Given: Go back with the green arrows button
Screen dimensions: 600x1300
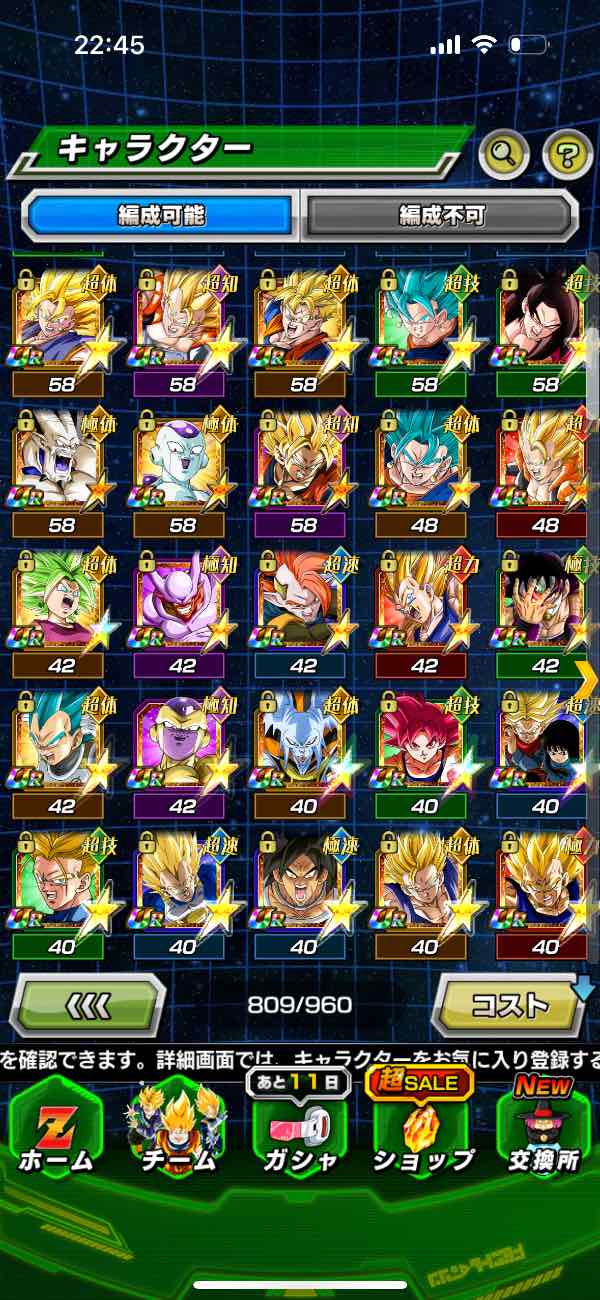Looking at the screenshot, I should coord(88,1004).
